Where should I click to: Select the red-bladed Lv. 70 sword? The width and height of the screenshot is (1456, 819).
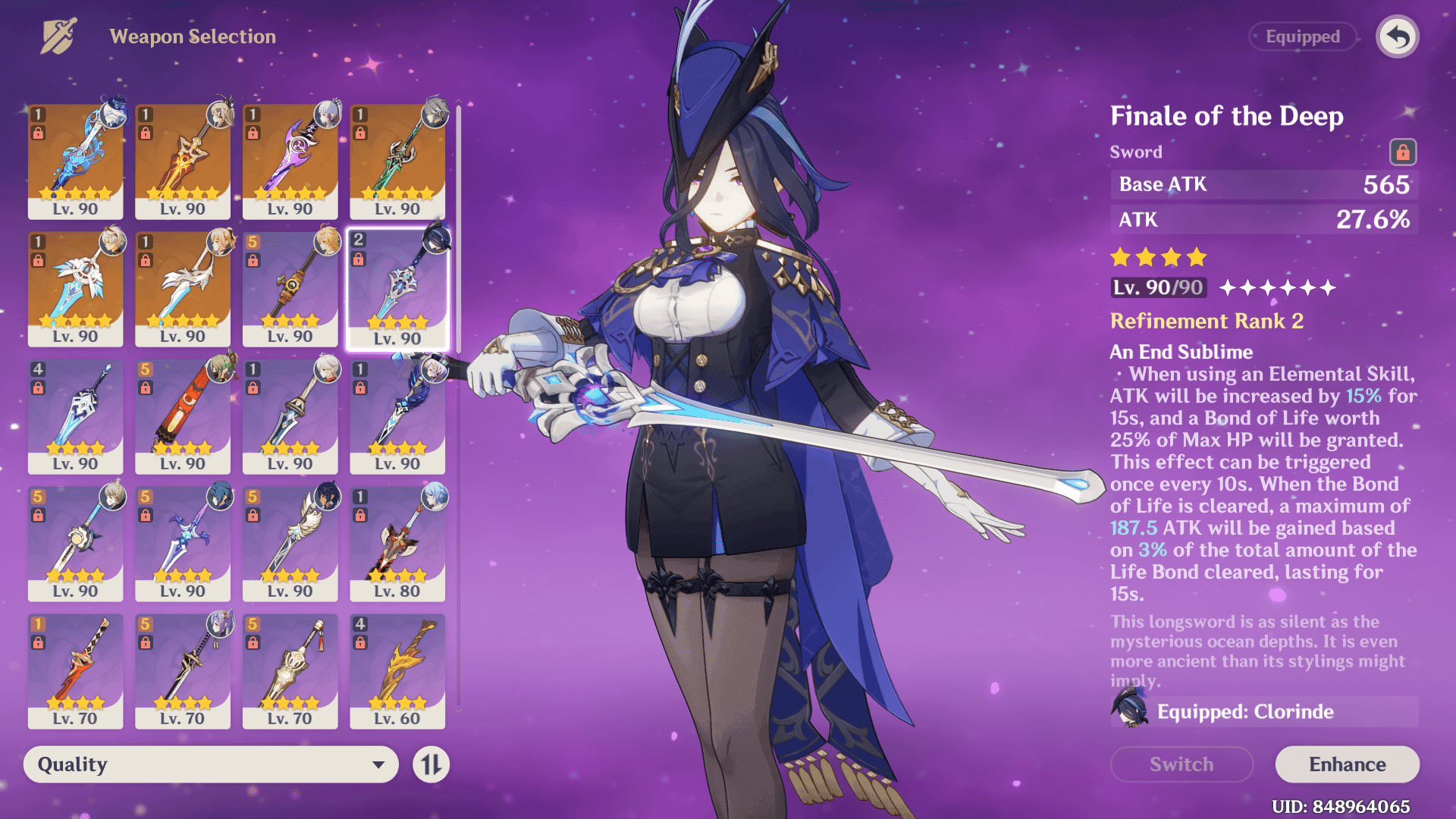click(75, 670)
